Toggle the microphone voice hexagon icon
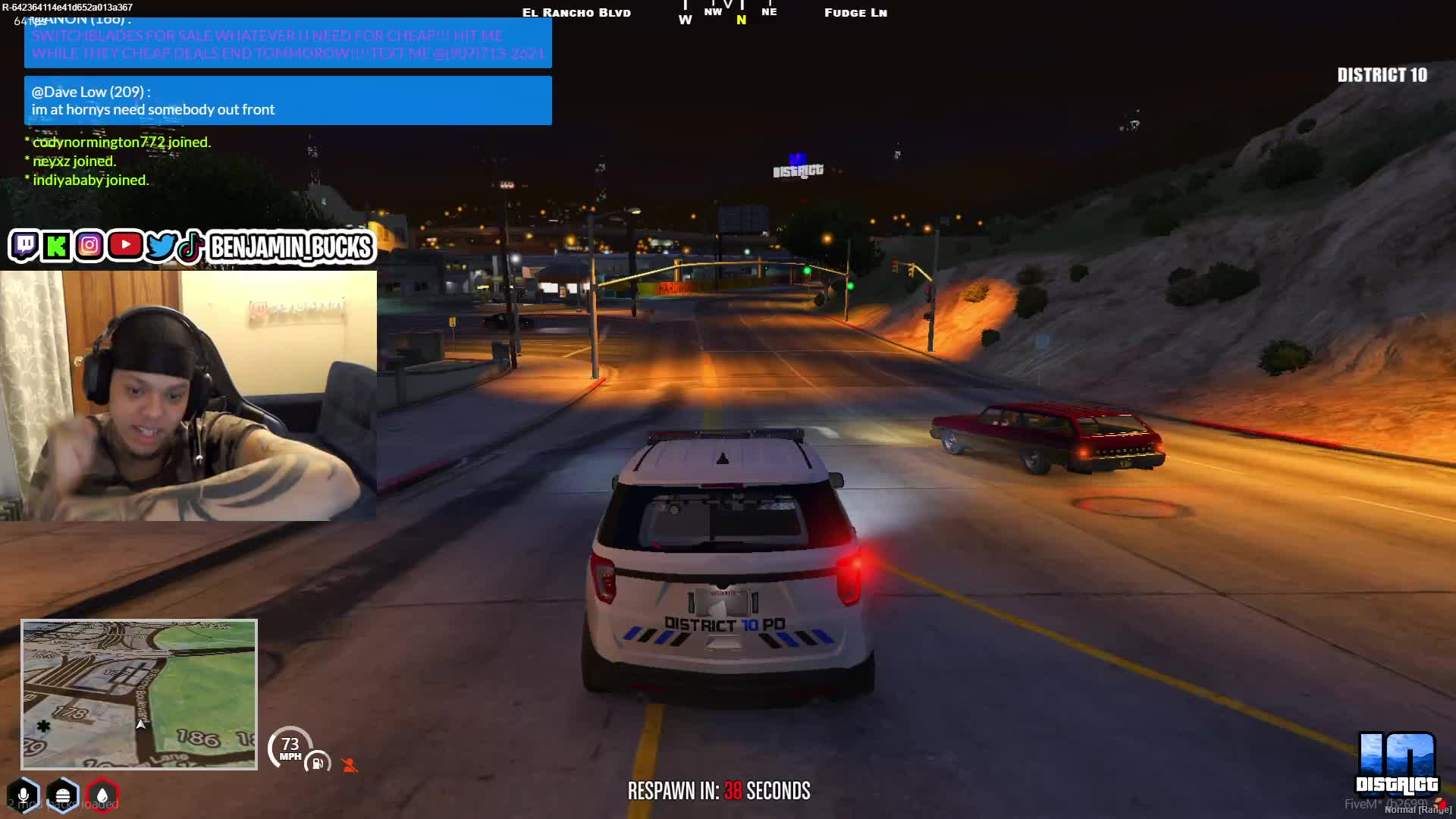Image resolution: width=1456 pixels, height=819 pixels. point(24,795)
